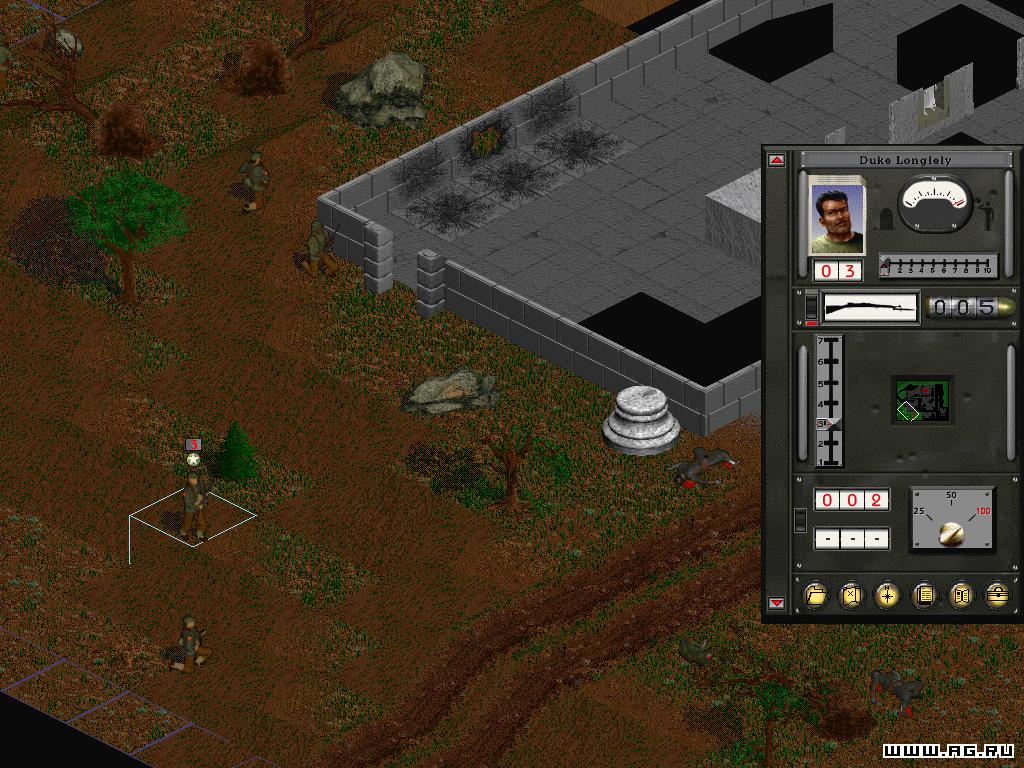Click the red down arrow on the panel
The image size is (1024, 768).
pyautogui.click(x=776, y=603)
